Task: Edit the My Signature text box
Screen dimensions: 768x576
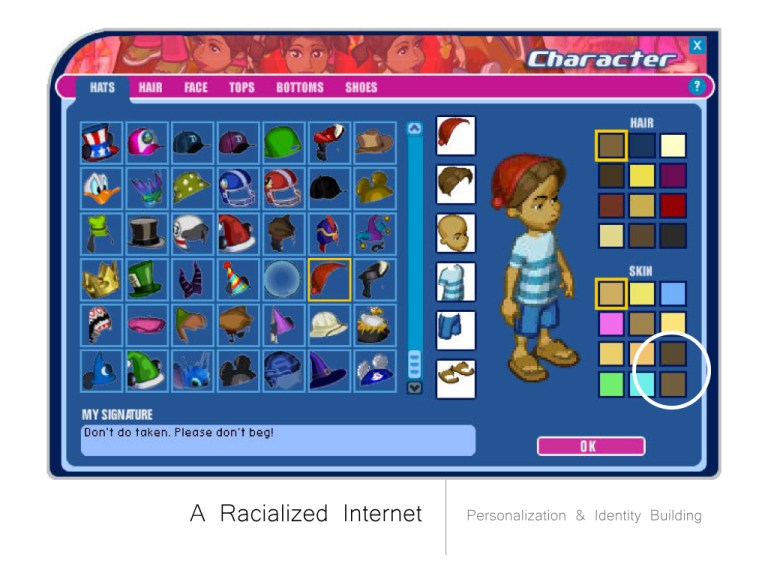Action: tap(278, 440)
